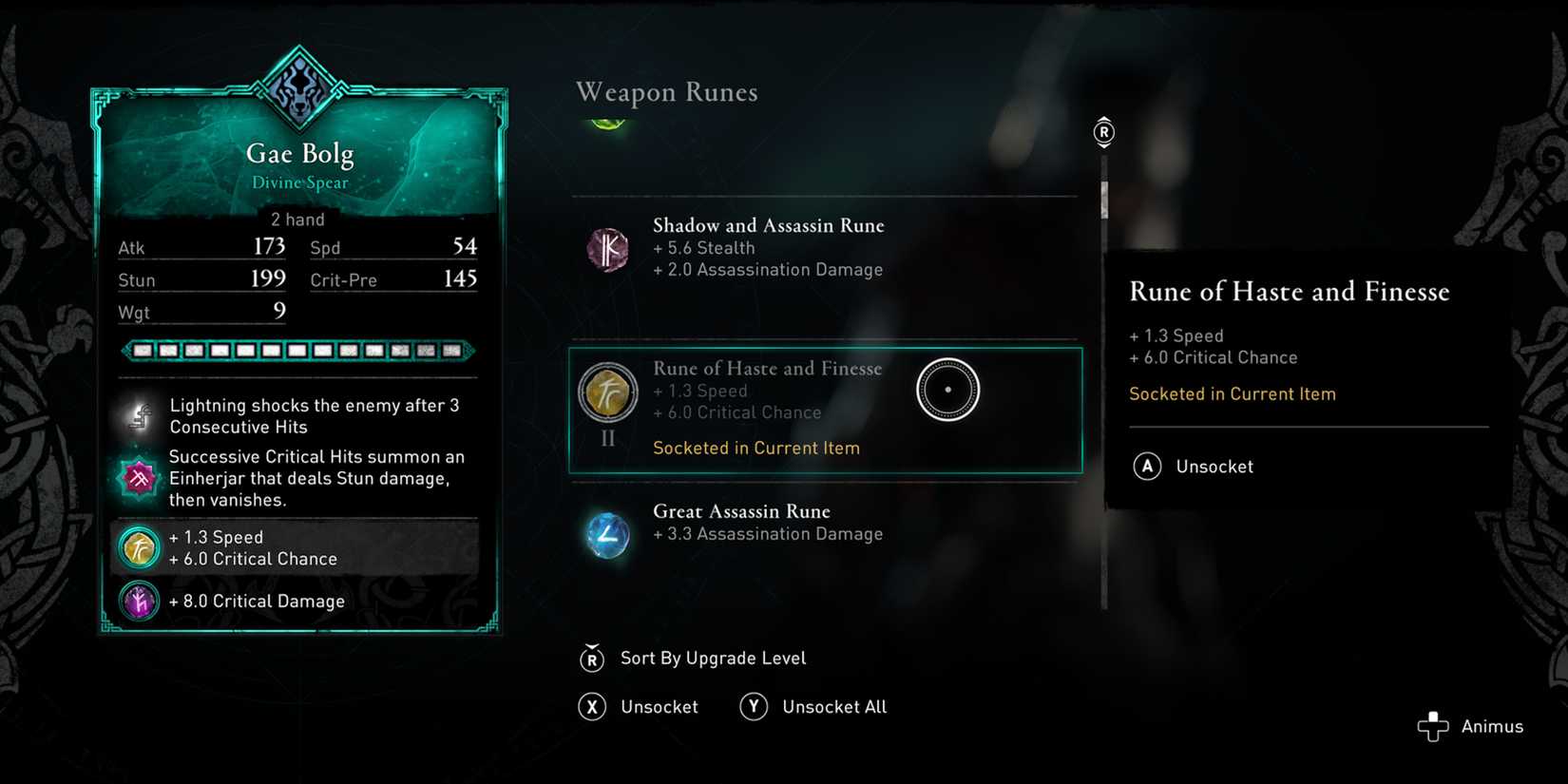The image size is (1568, 784).
Task: Click Unsocket All at the bottom
Action: coord(833,706)
